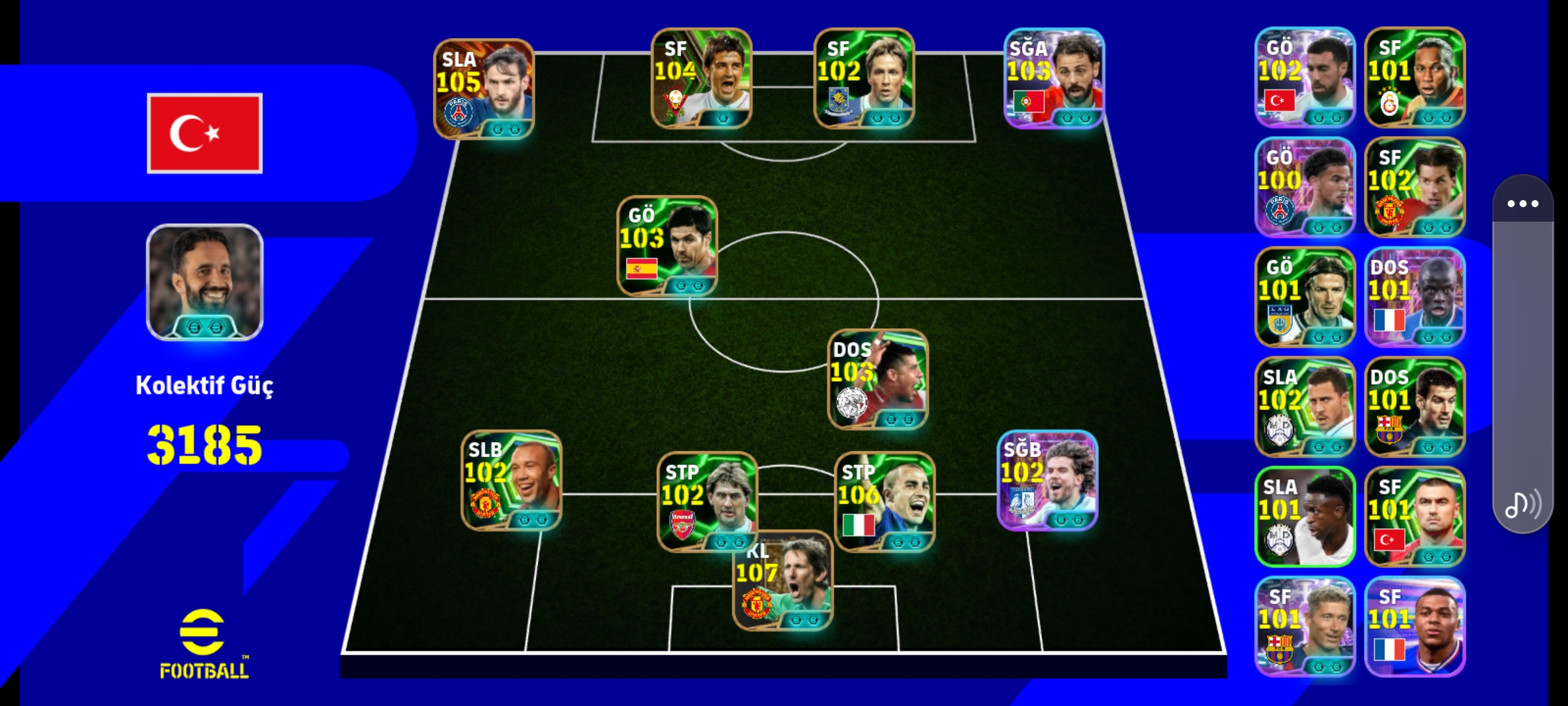The width and height of the screenshot is (1568, 706).
Task: Choose the DOS 103 midfielder card on the pitch
Action: [x=877, y=379]
